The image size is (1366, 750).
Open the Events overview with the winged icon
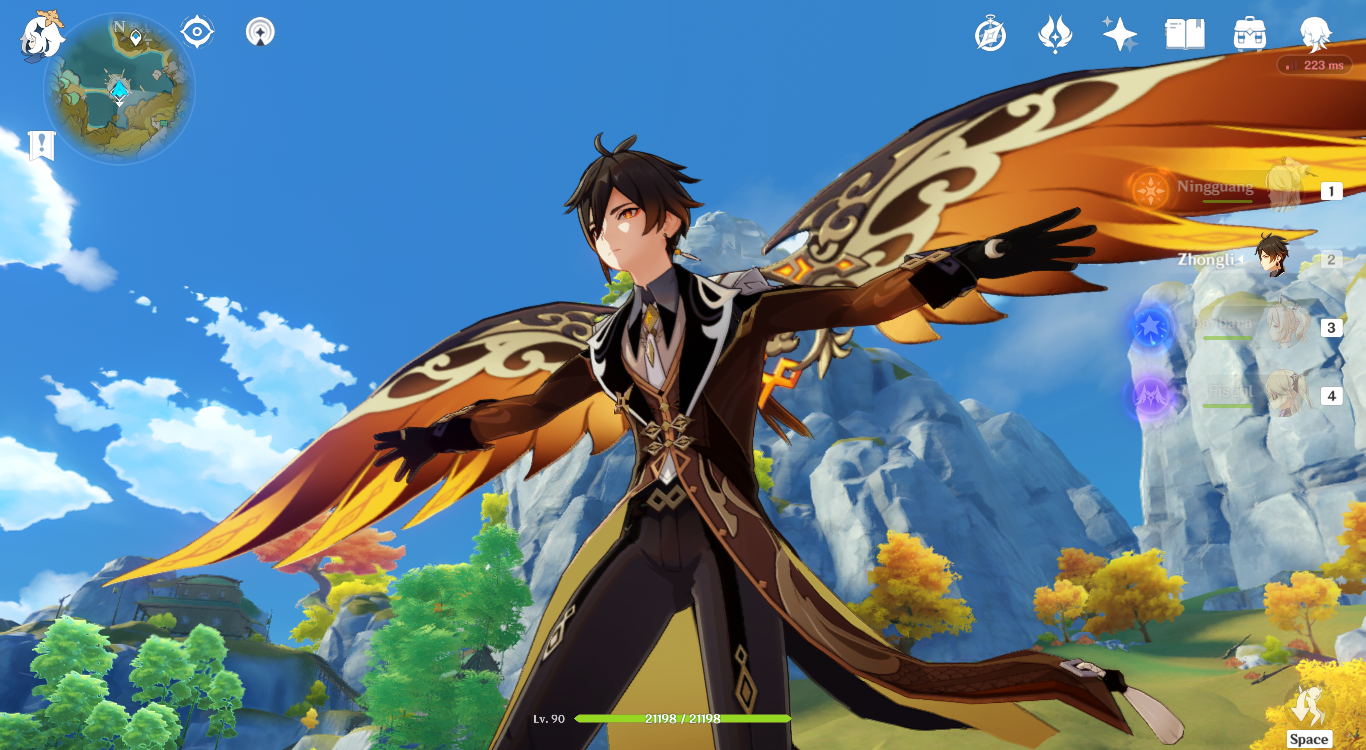coord(1053,33)
